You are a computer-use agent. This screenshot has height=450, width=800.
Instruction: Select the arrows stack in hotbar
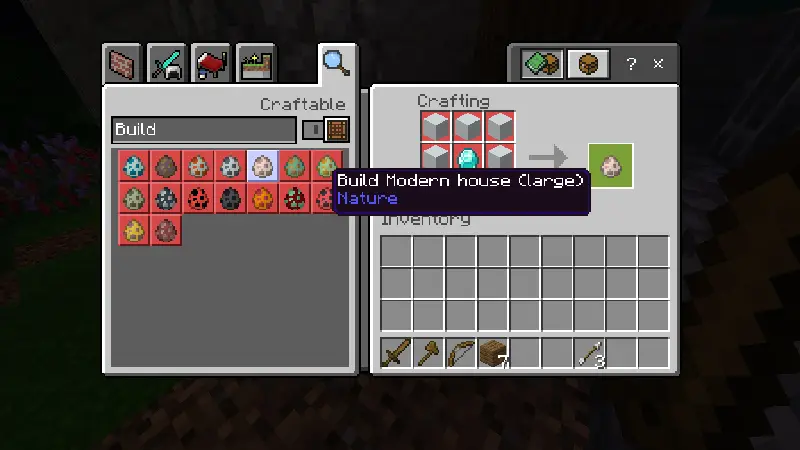[588, 353]
